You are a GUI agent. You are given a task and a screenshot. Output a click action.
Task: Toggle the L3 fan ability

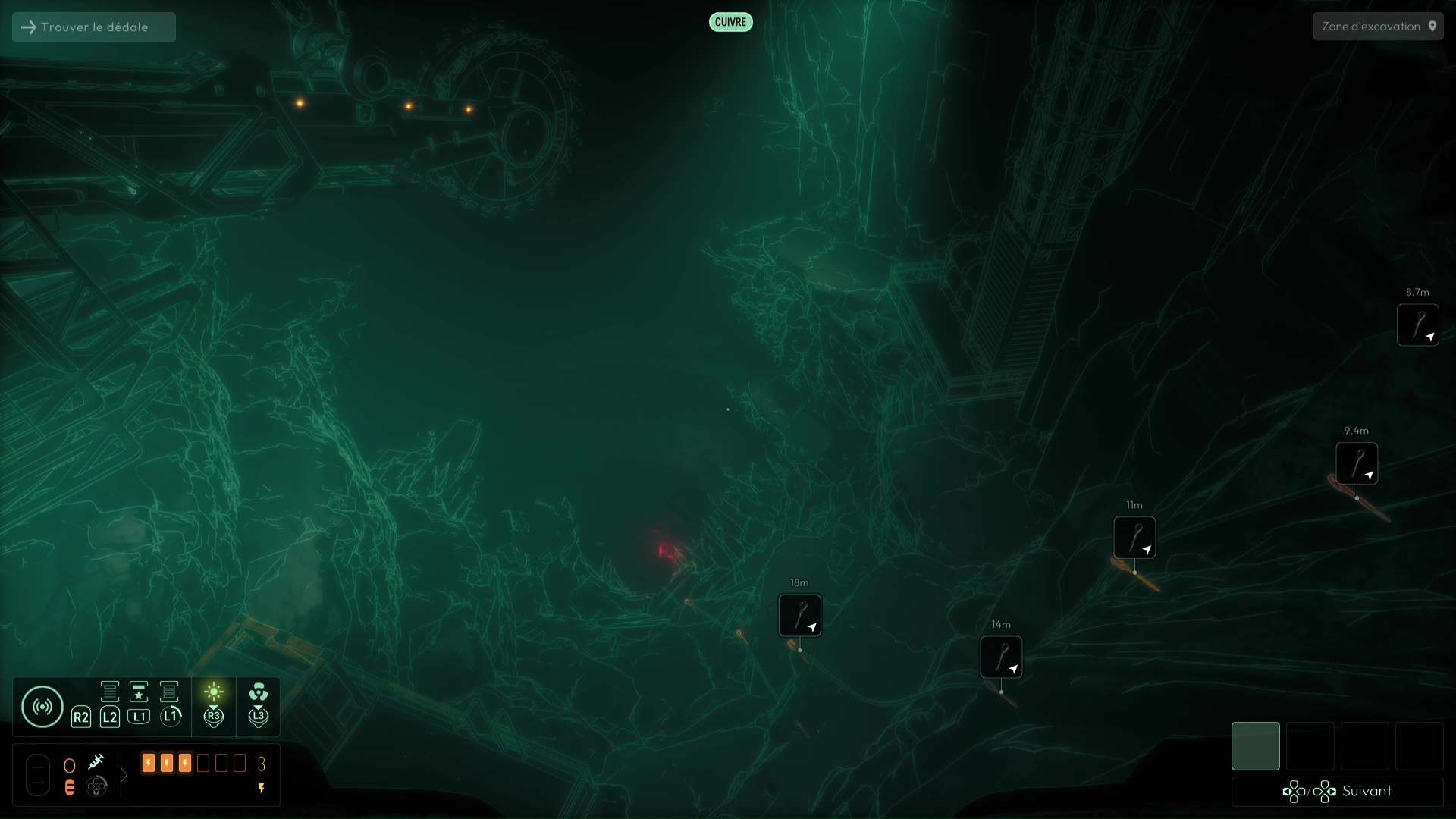(258, 692)
